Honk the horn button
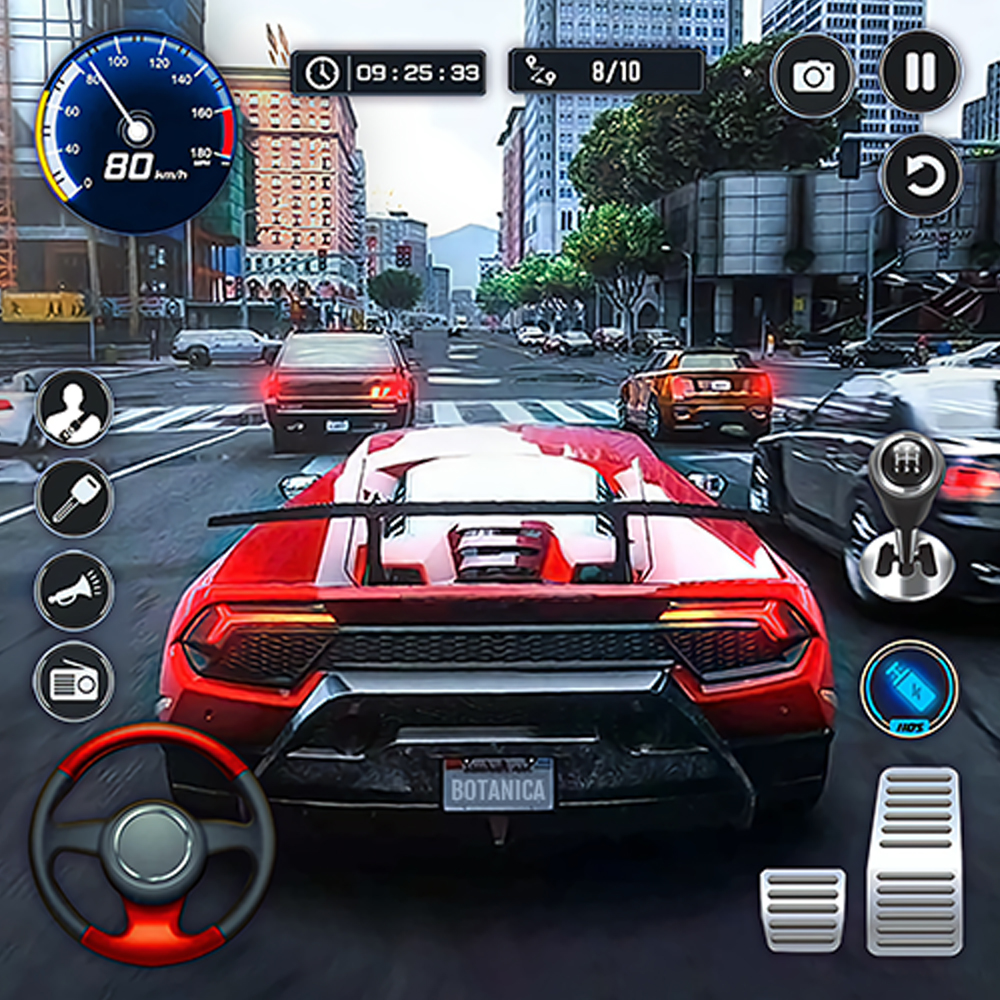 tap(74, 590)
